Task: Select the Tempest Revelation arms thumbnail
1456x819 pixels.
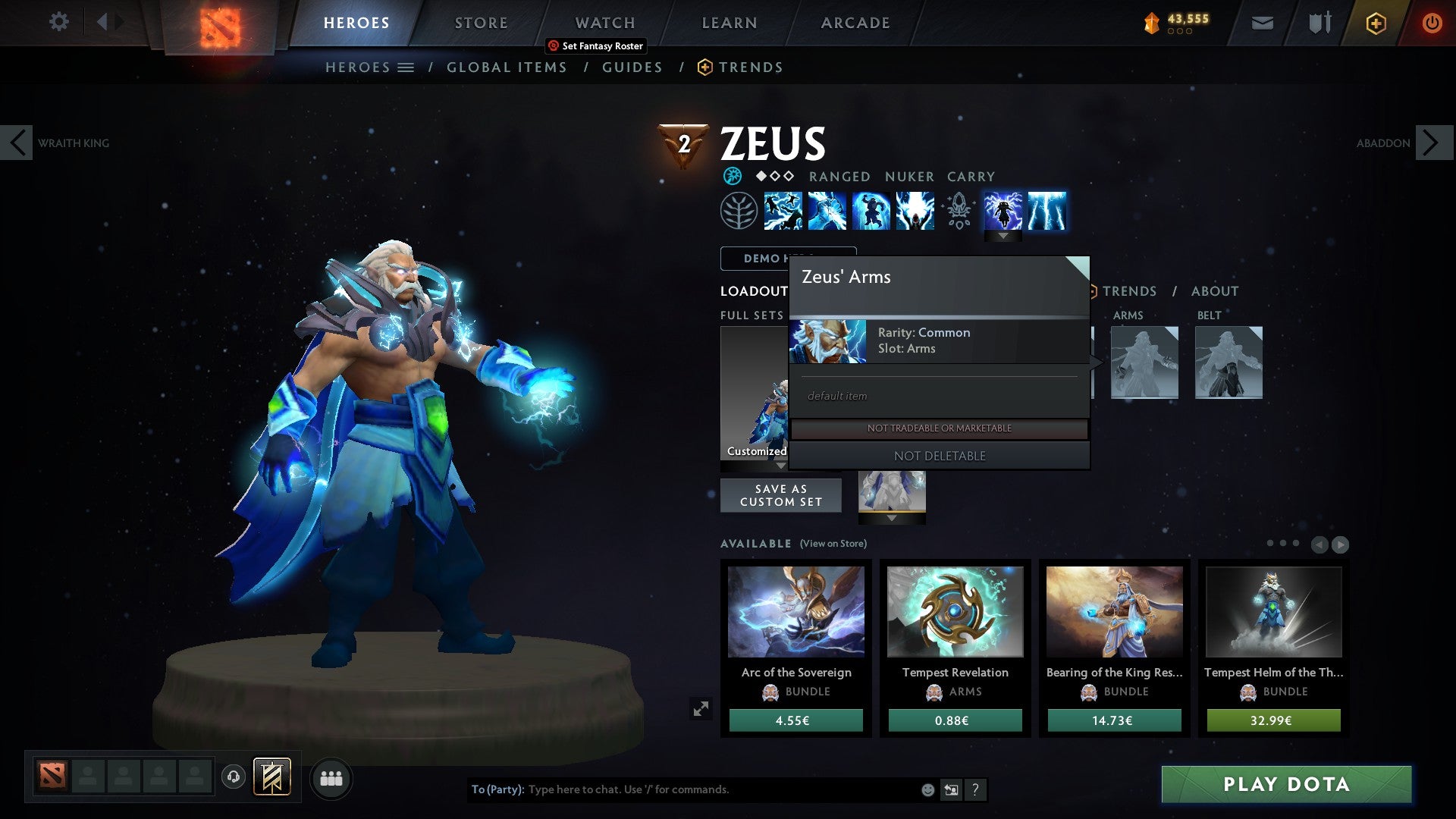Action: pyautogui.click(x=955, y=613)
